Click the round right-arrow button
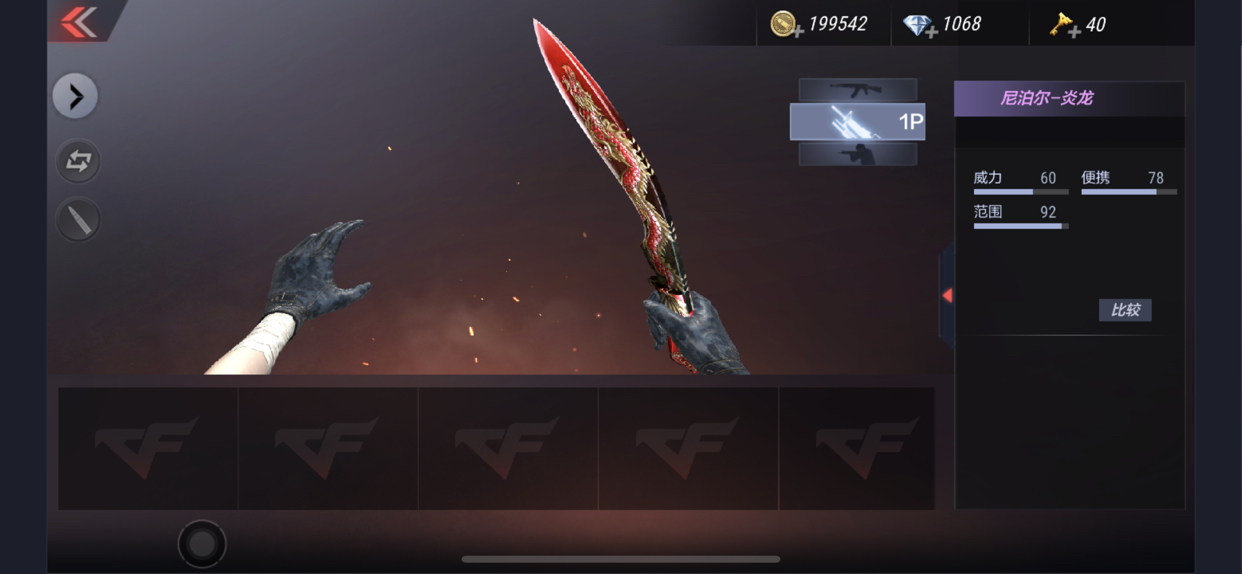This screenshot has width=1242, height=574. pyautogui.click(x=76, y=96)
